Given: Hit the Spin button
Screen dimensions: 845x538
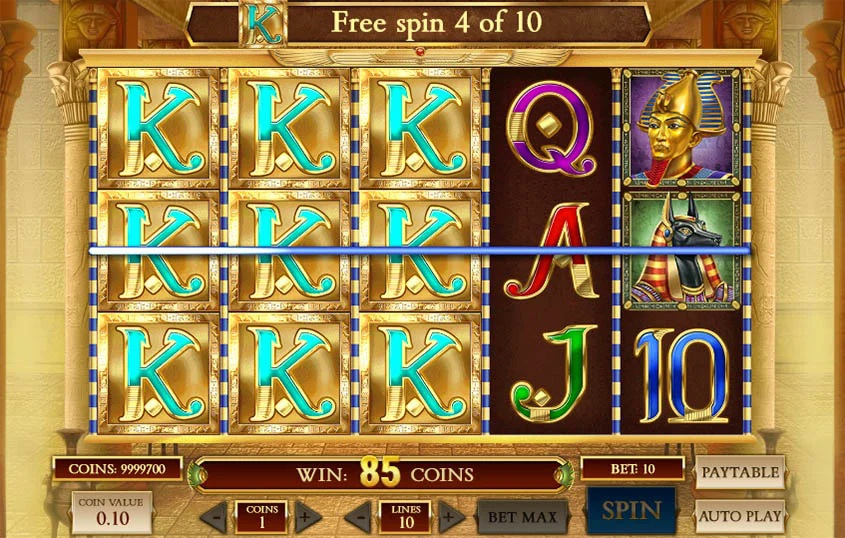Looking at the screenshot, I should tap(631, 511).
